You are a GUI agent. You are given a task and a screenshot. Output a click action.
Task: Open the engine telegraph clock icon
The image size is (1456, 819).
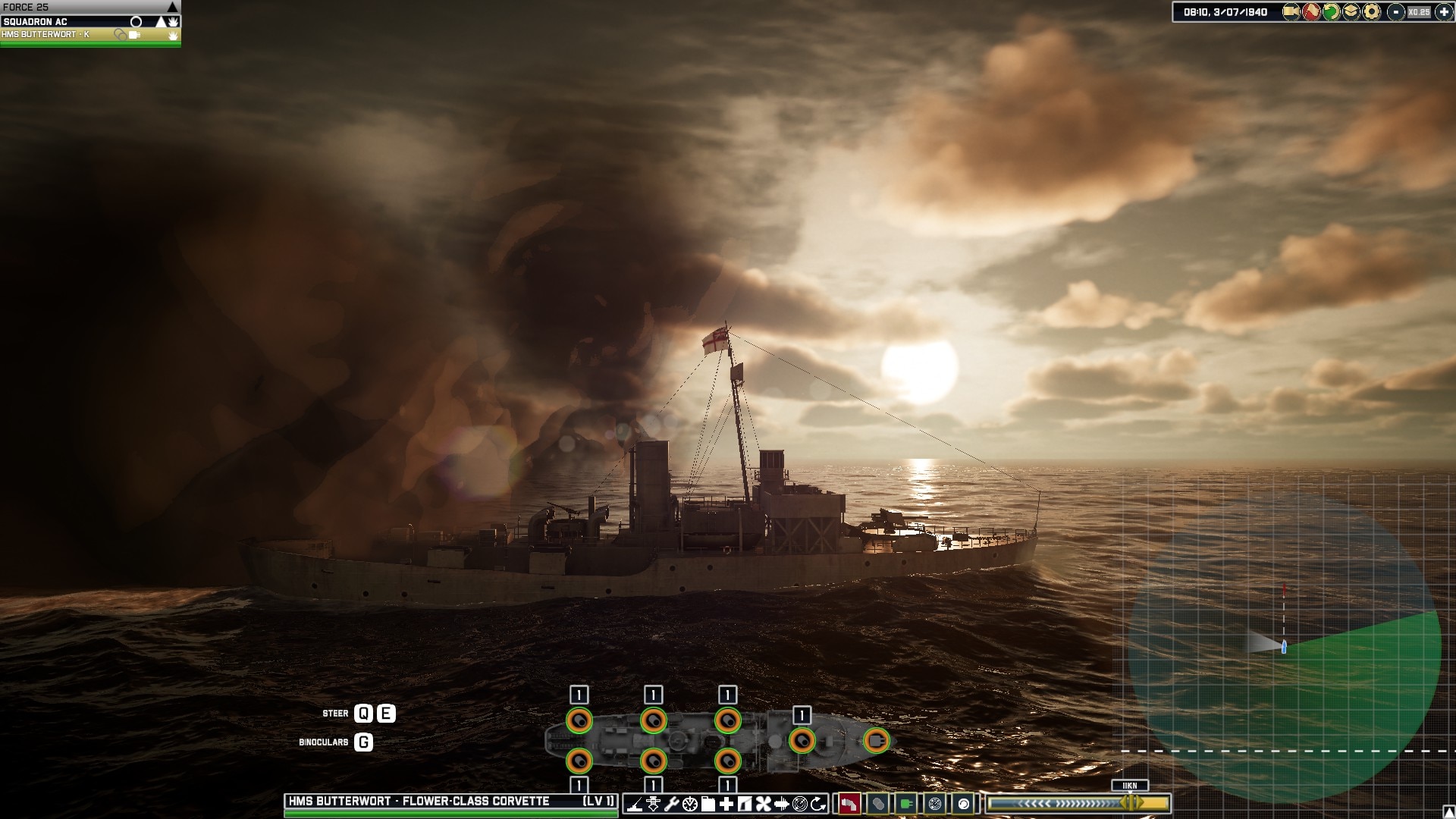tap(691, 803)
